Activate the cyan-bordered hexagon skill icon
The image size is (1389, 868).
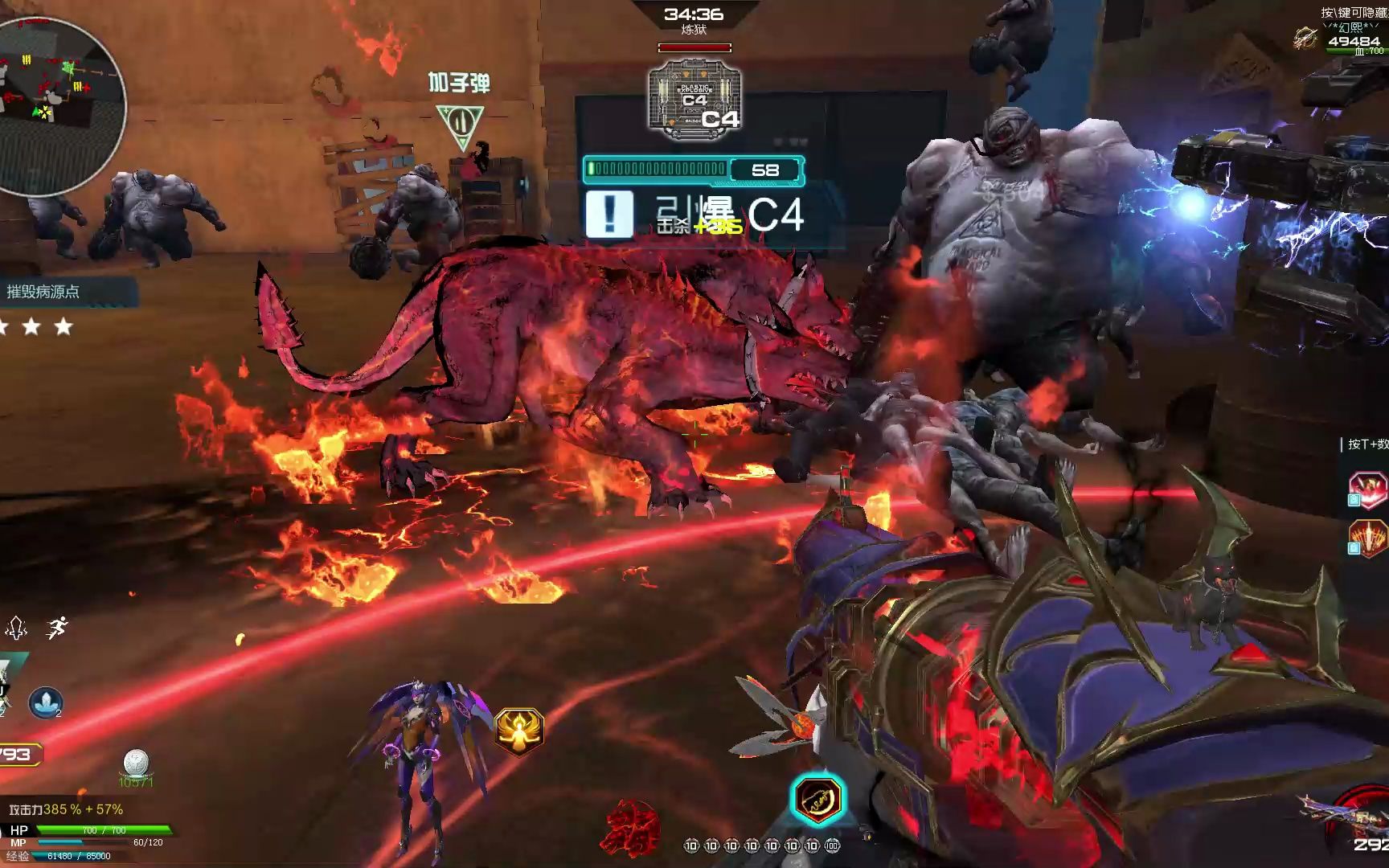[817, 799]
